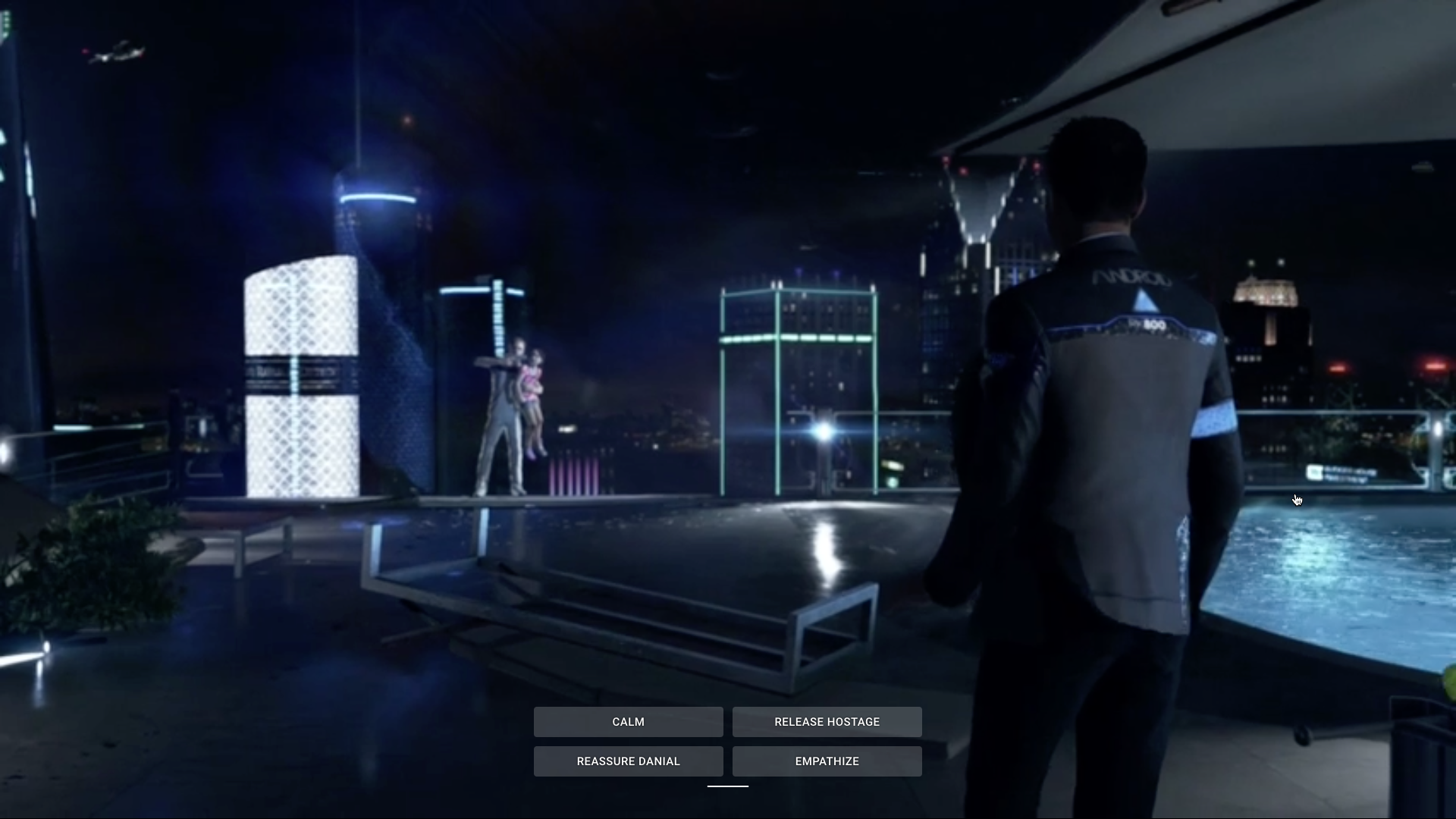Image resolution: width=1456 pixels, height=819 pixels.
Task: Choose the EMPATHIZE dialogue option
Action: 827,761
